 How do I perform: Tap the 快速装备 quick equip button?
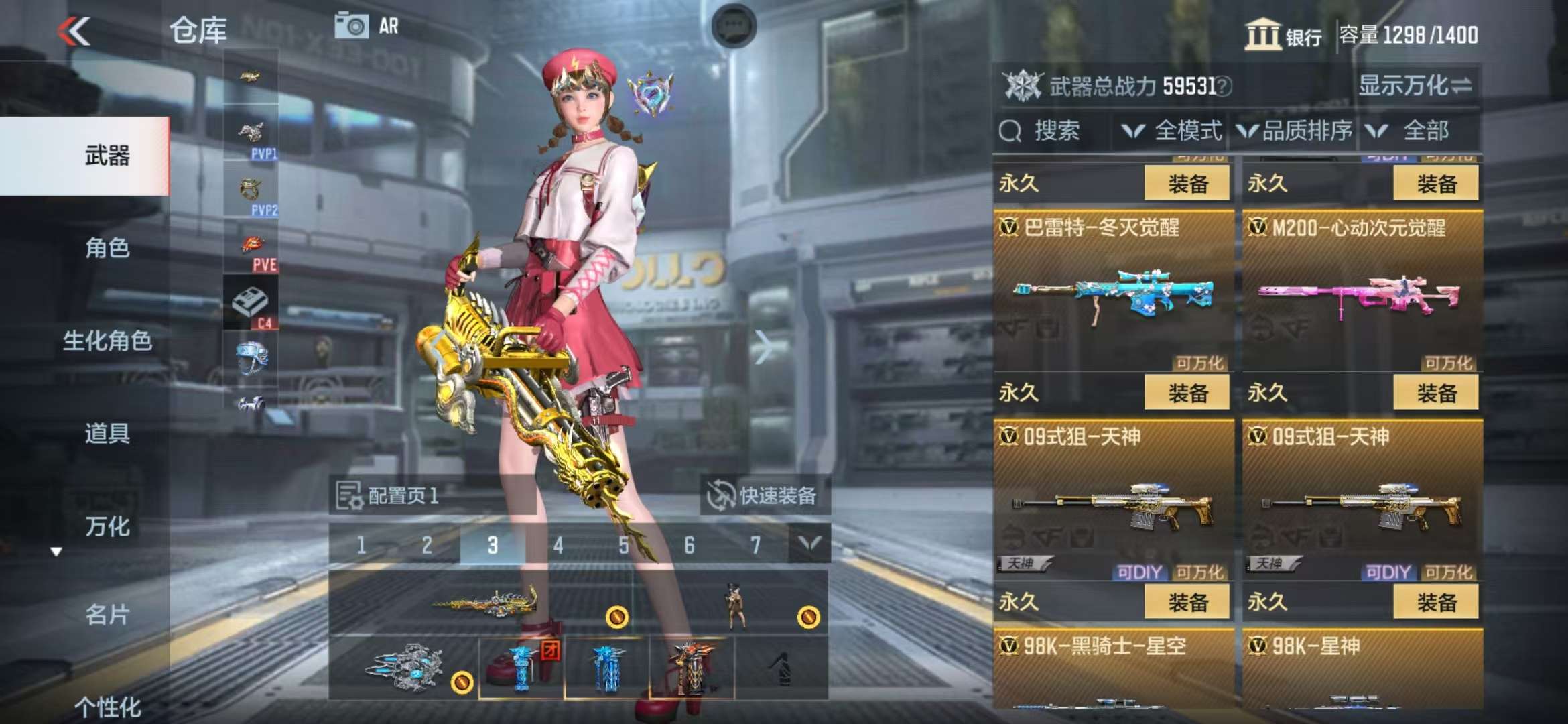pyautogui.click(x=764, y=495)
